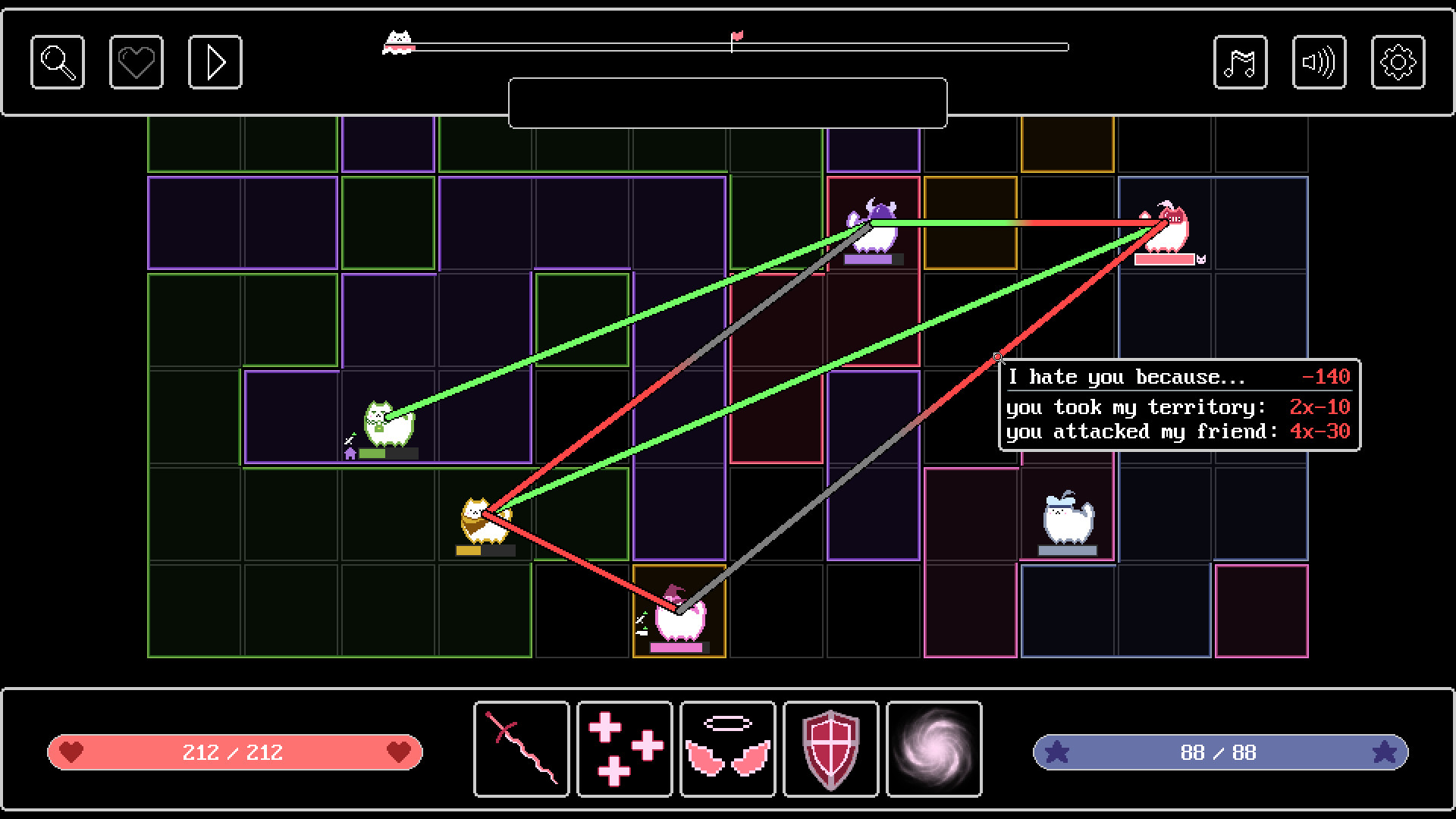
Task: Click the red health bar showing 212/212
Action: point(234,752)
